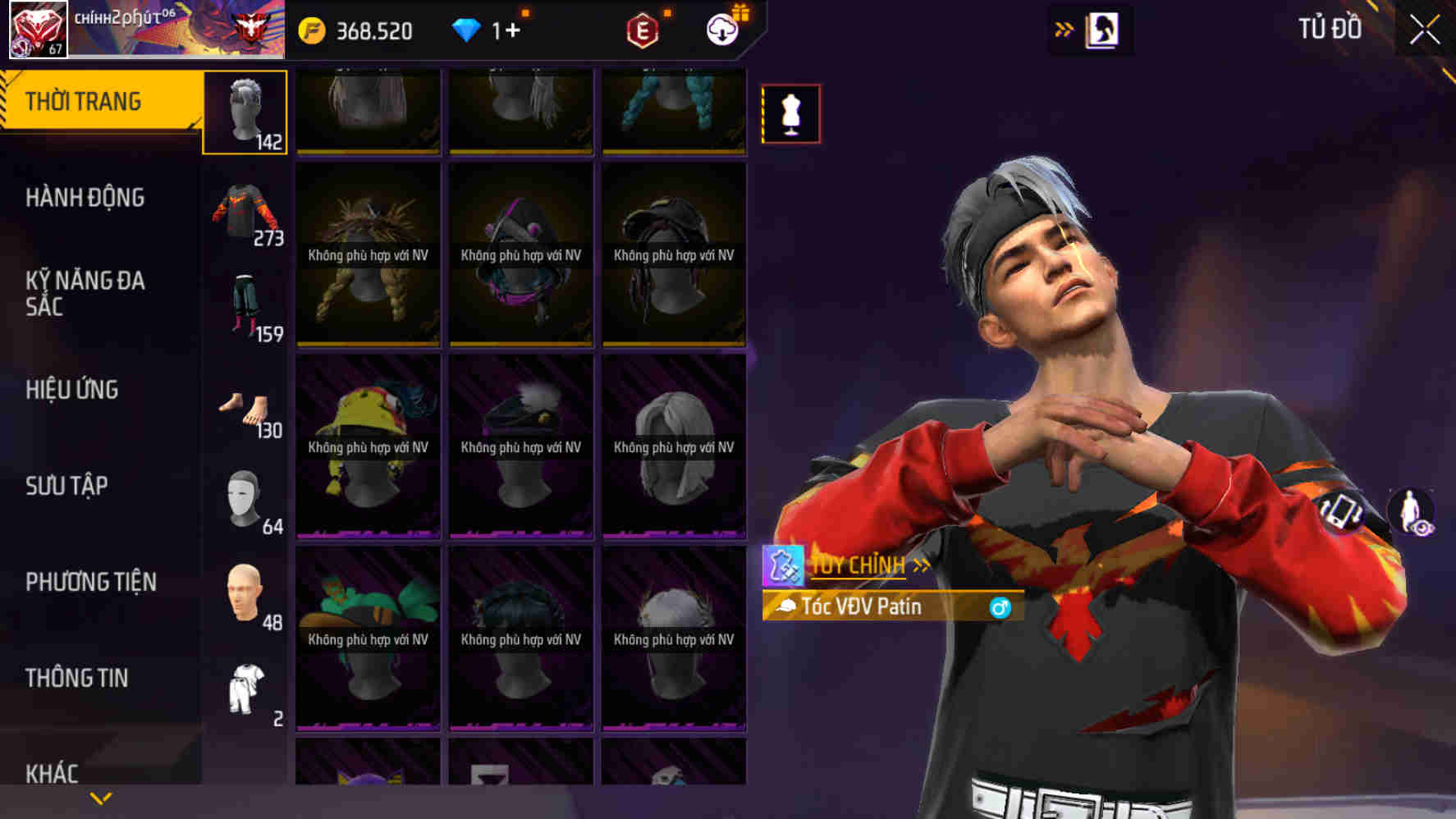Screen dimensions: 1456x819
Task: Select the hair category icon
Action: coord(245,111)
